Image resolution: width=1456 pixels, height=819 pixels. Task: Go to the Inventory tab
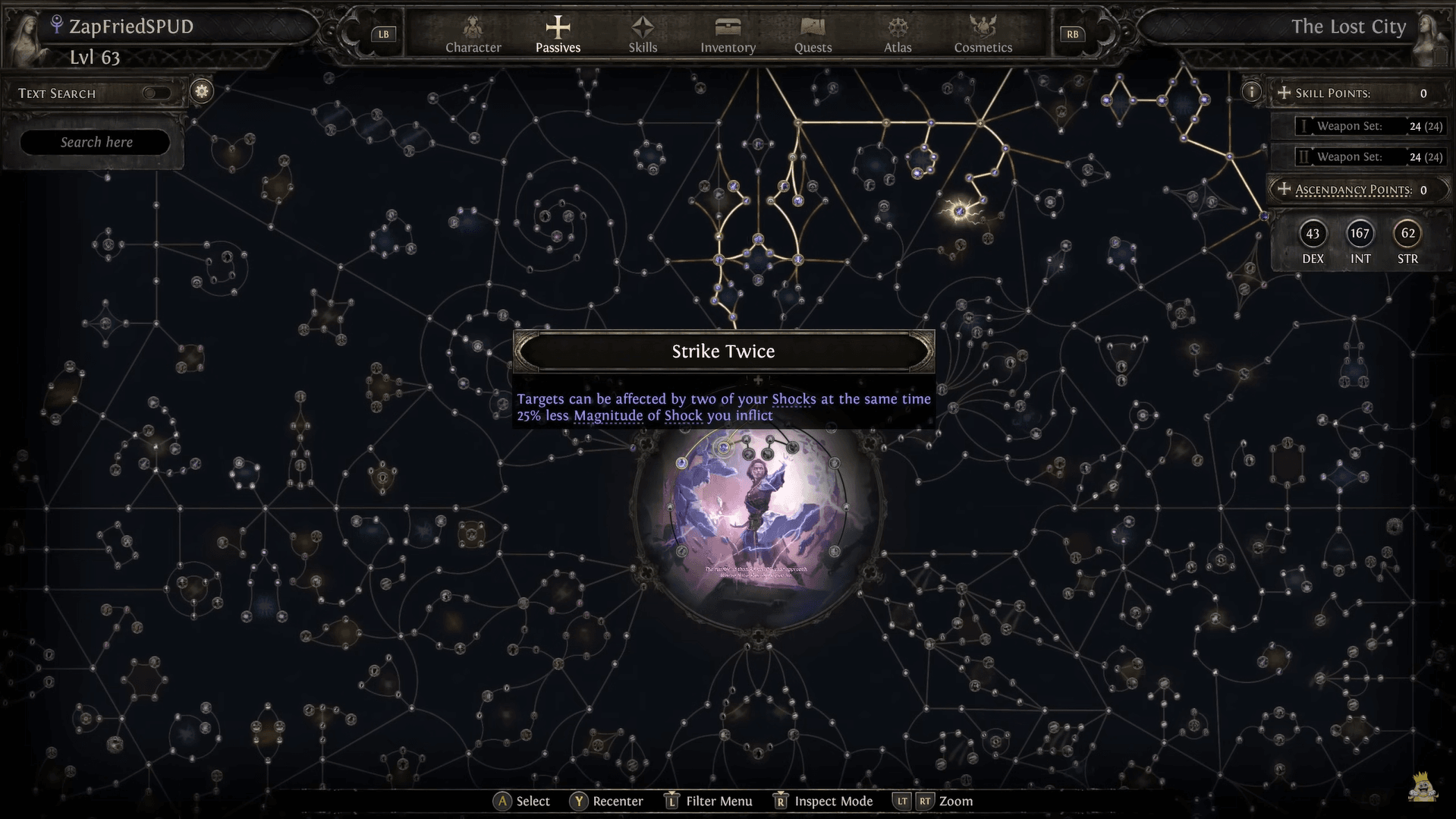(728, 35)
